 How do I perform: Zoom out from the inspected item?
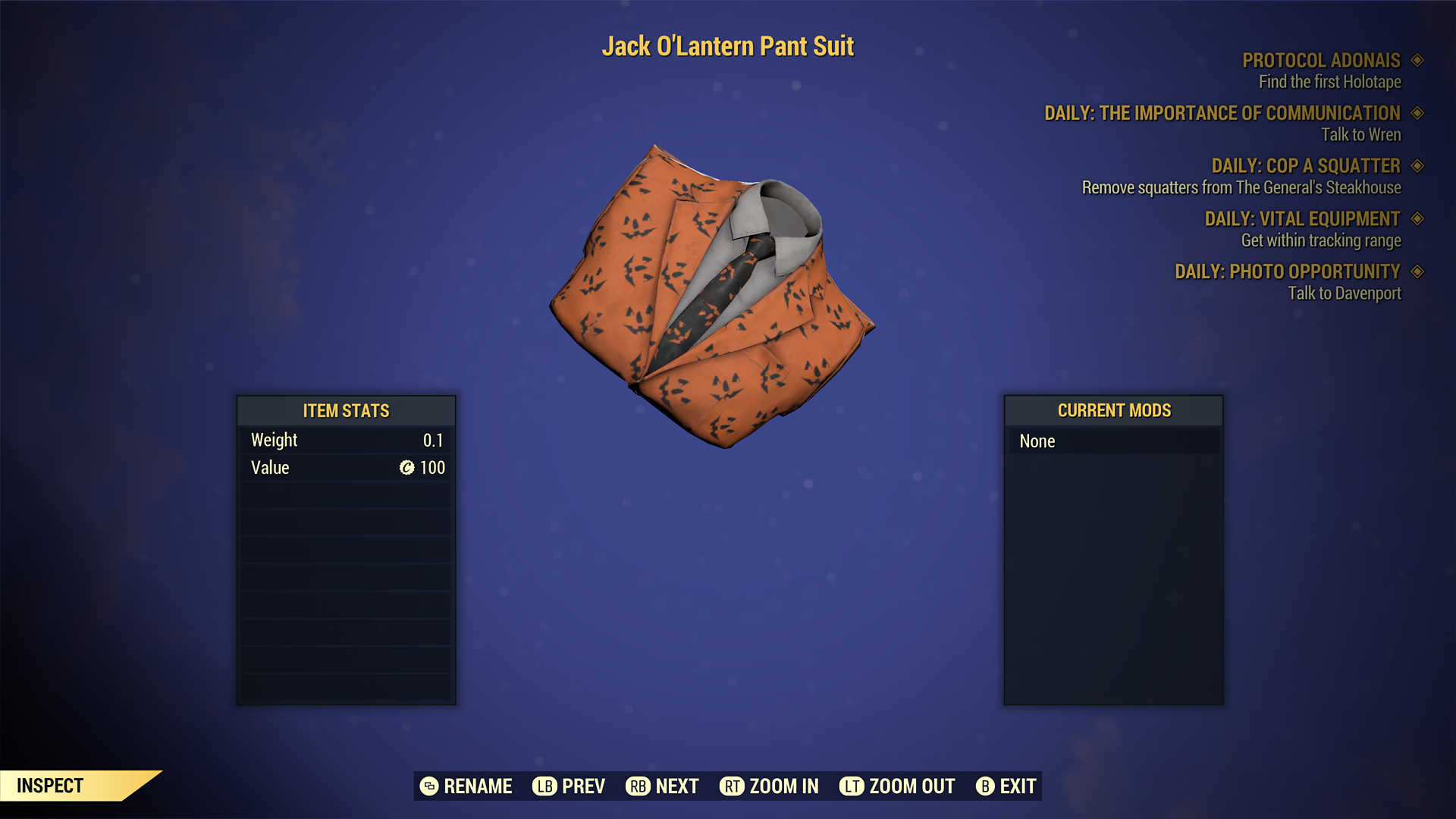click(x=897, y=786)
